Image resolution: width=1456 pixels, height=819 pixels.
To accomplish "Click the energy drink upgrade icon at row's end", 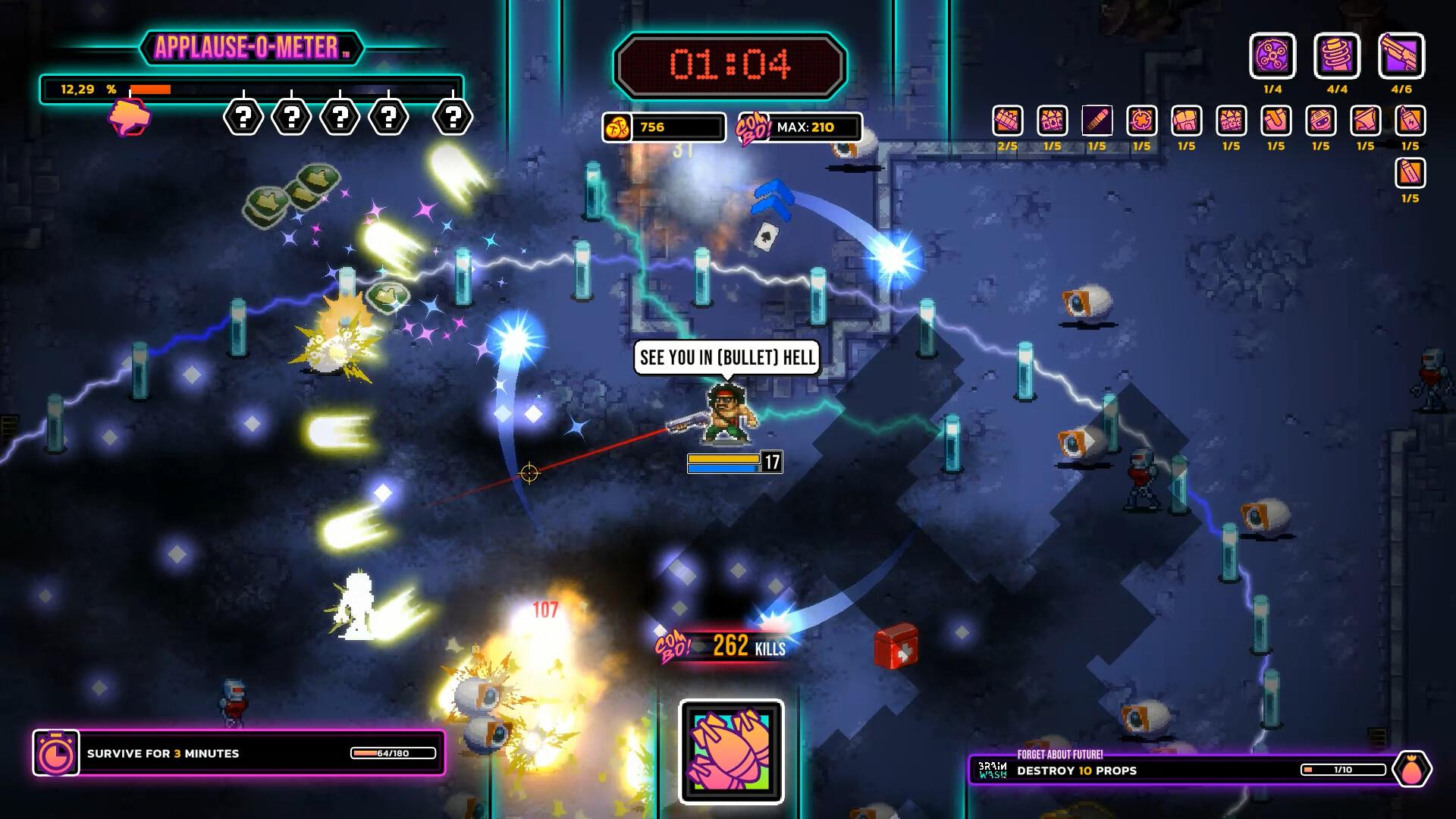I will pyautogui.click(x=1410, y=120).
